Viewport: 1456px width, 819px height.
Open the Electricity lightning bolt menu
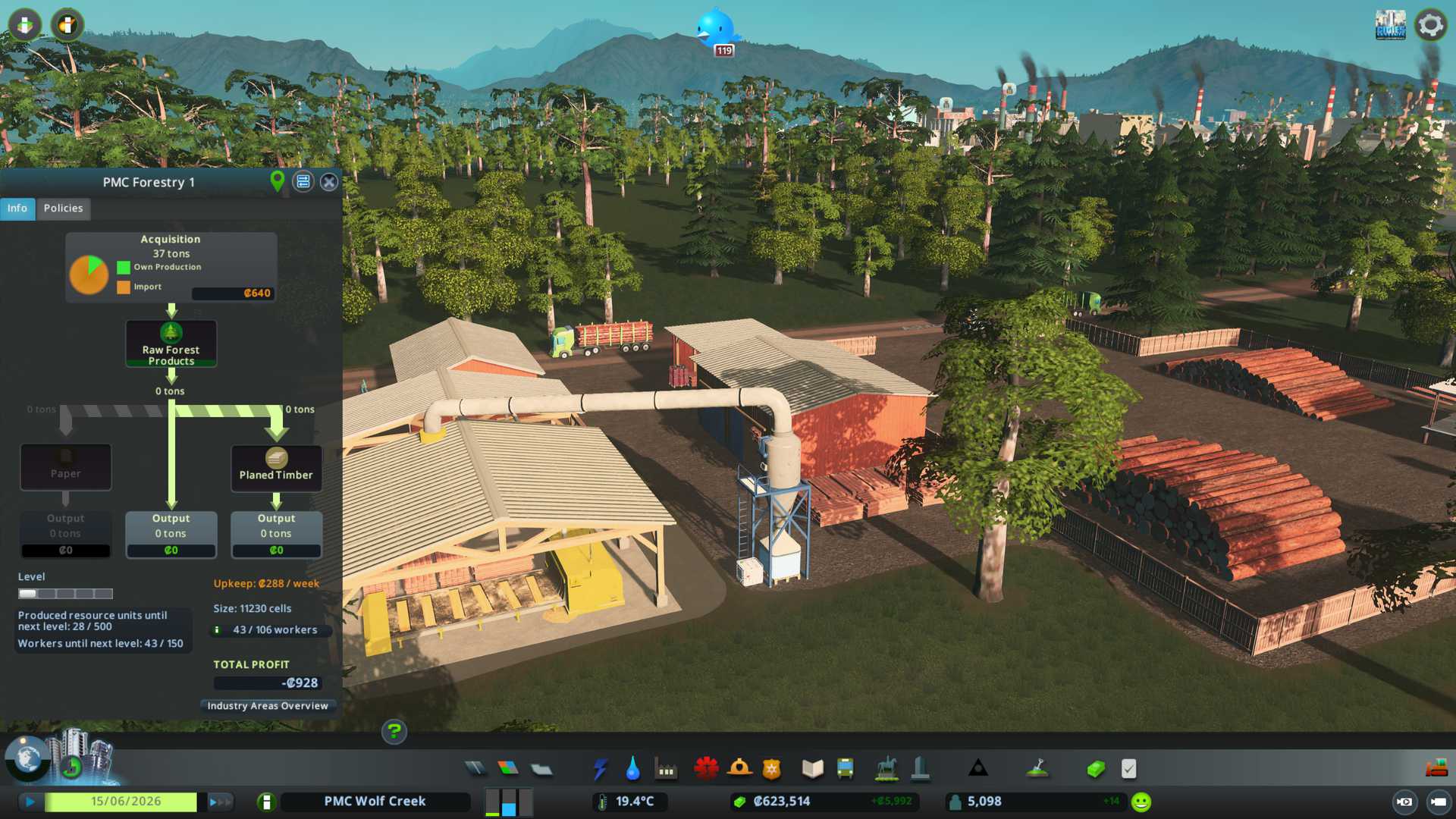[601, 769]
